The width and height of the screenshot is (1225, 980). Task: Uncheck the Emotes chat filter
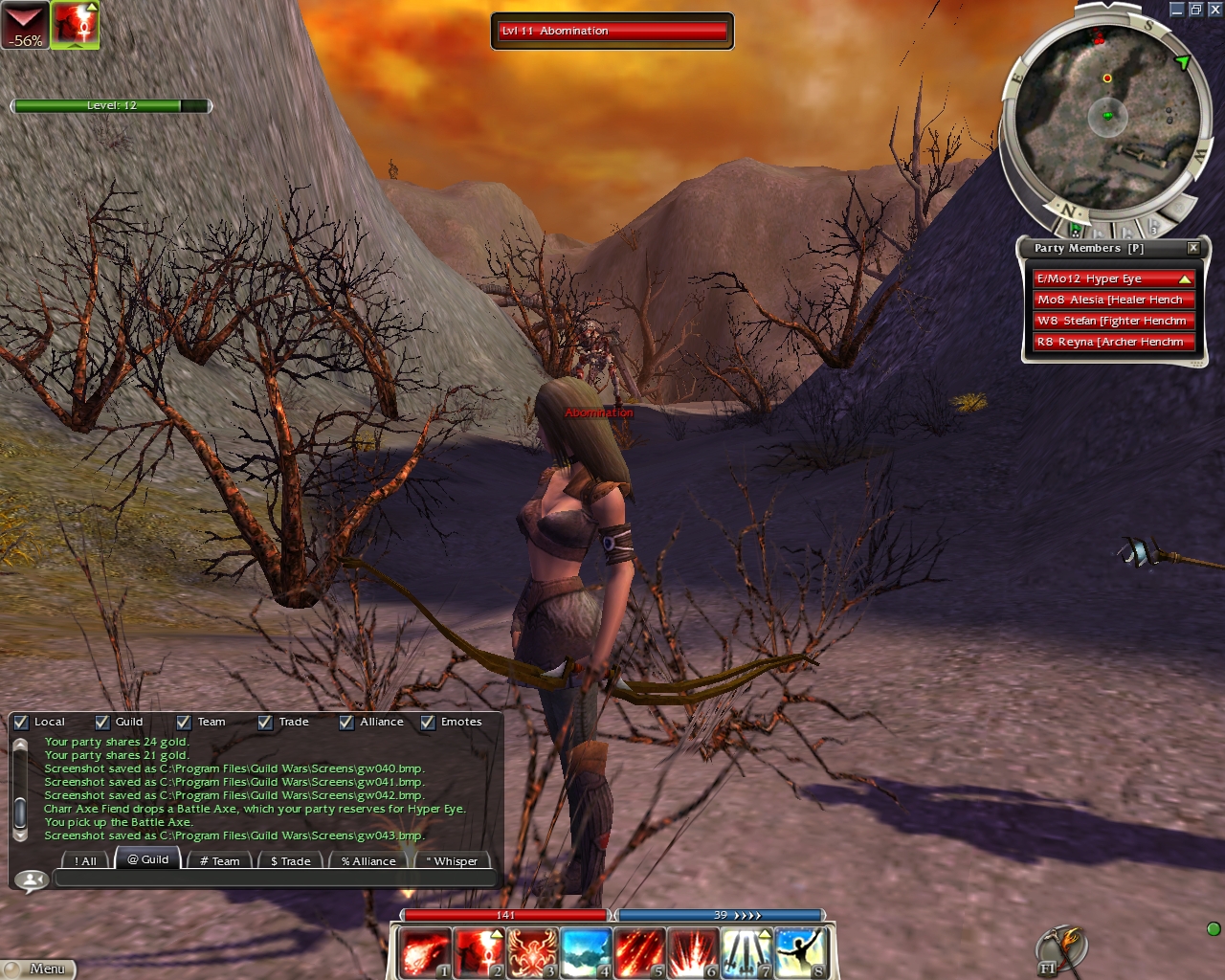click(x=428, y=723)
